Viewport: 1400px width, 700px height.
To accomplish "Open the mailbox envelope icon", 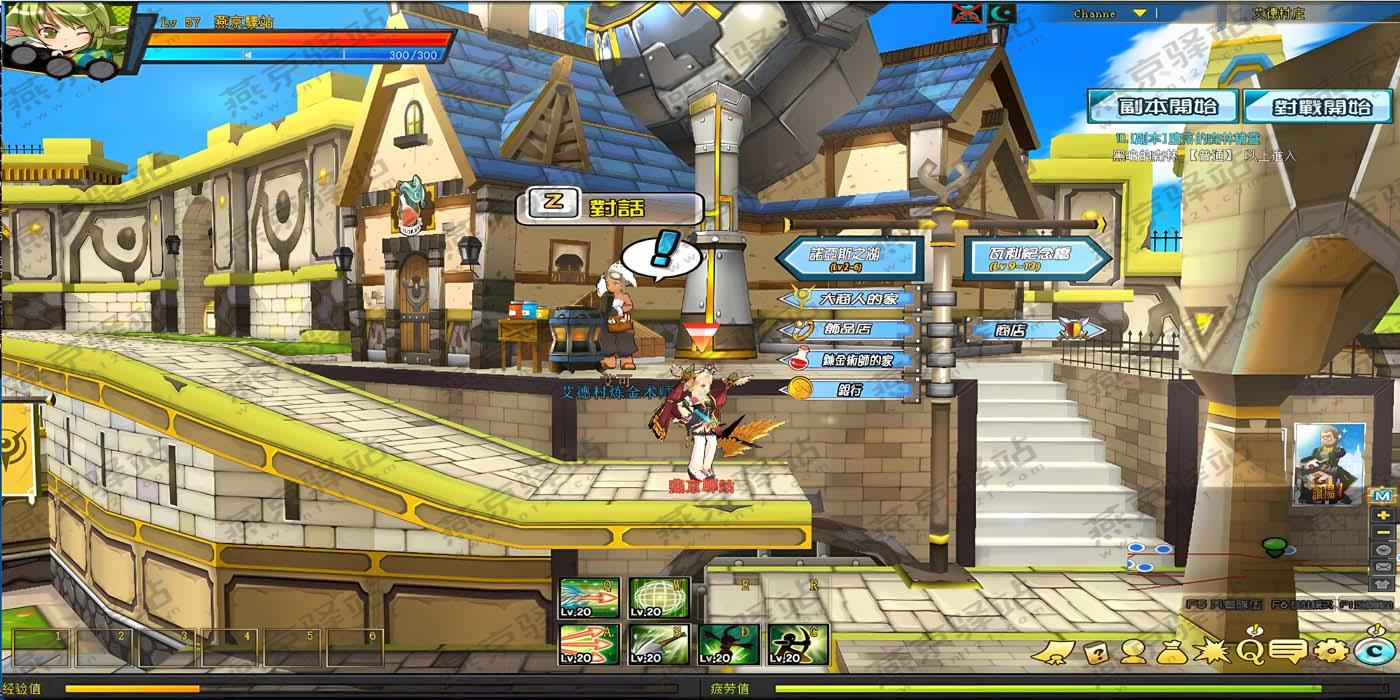I will [x=1383, y=566].
